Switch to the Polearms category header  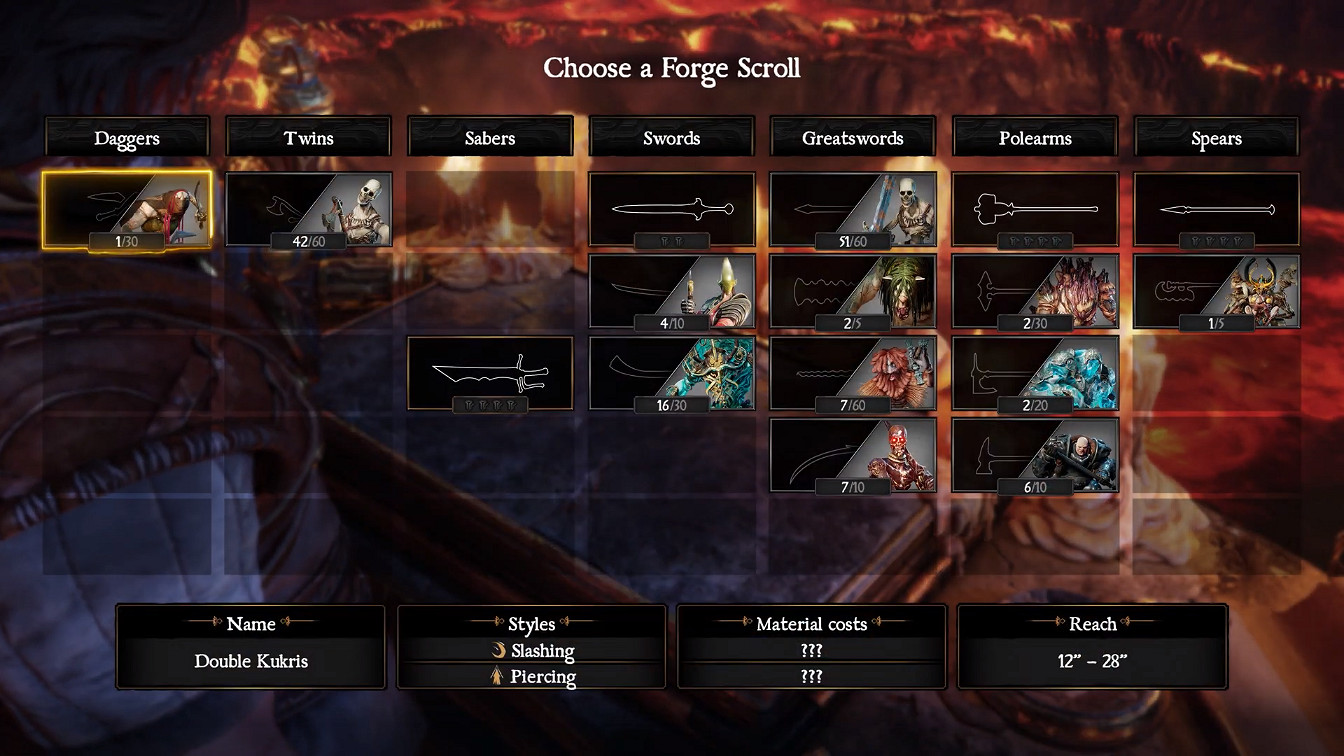(1035, 137)
